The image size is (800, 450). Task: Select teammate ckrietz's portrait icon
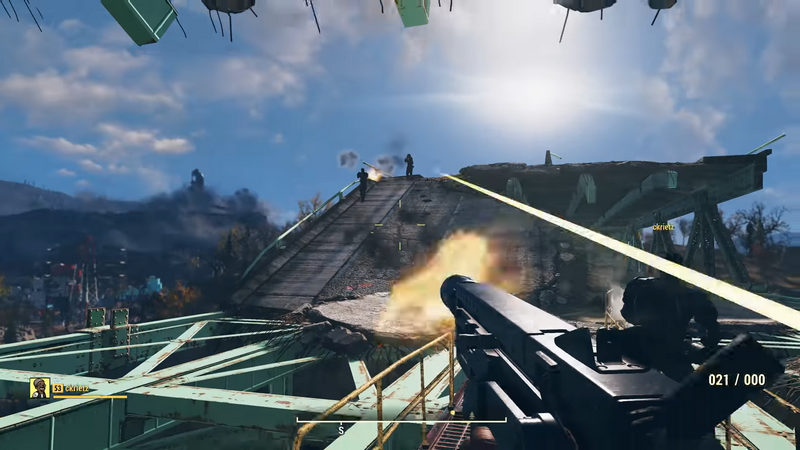pyautogui.click(x=40, y=388)
